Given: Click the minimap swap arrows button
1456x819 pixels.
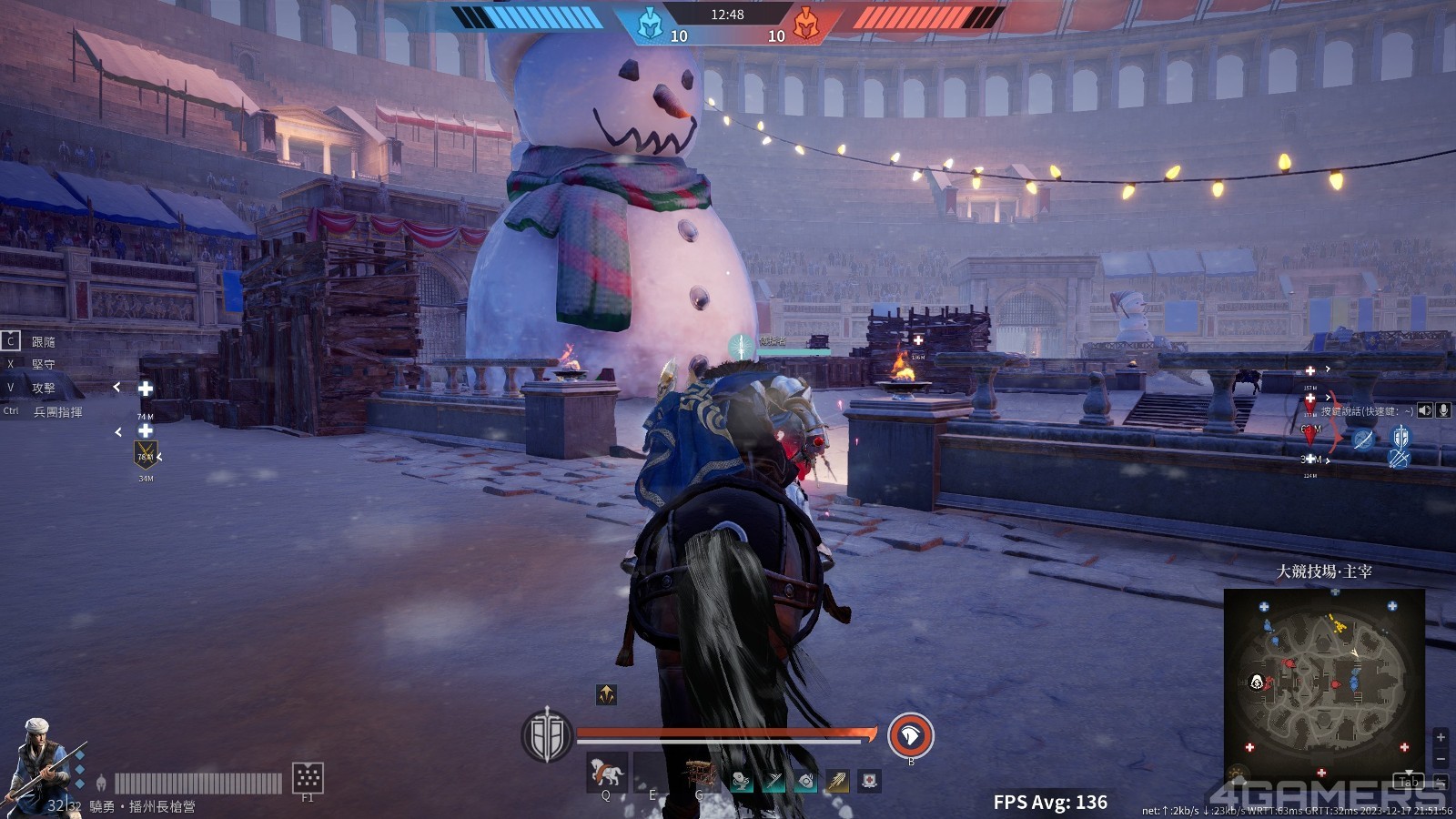Looking at the screenshot, I should click(x=1441, y=782).
